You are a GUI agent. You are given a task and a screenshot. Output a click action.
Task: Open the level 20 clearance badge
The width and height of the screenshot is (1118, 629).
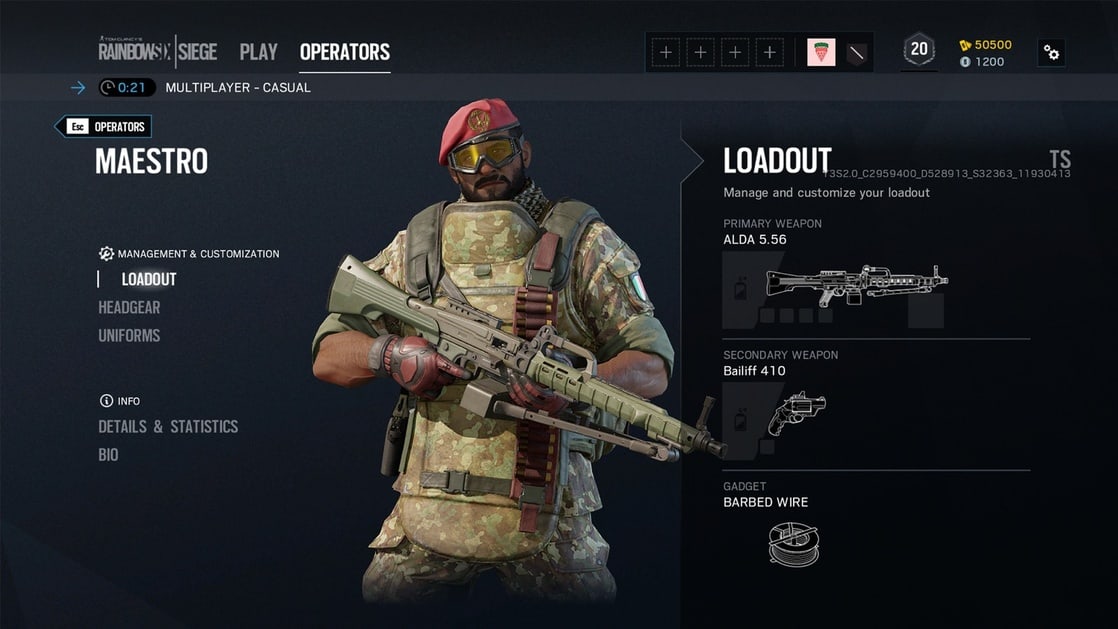pos(918,50)
